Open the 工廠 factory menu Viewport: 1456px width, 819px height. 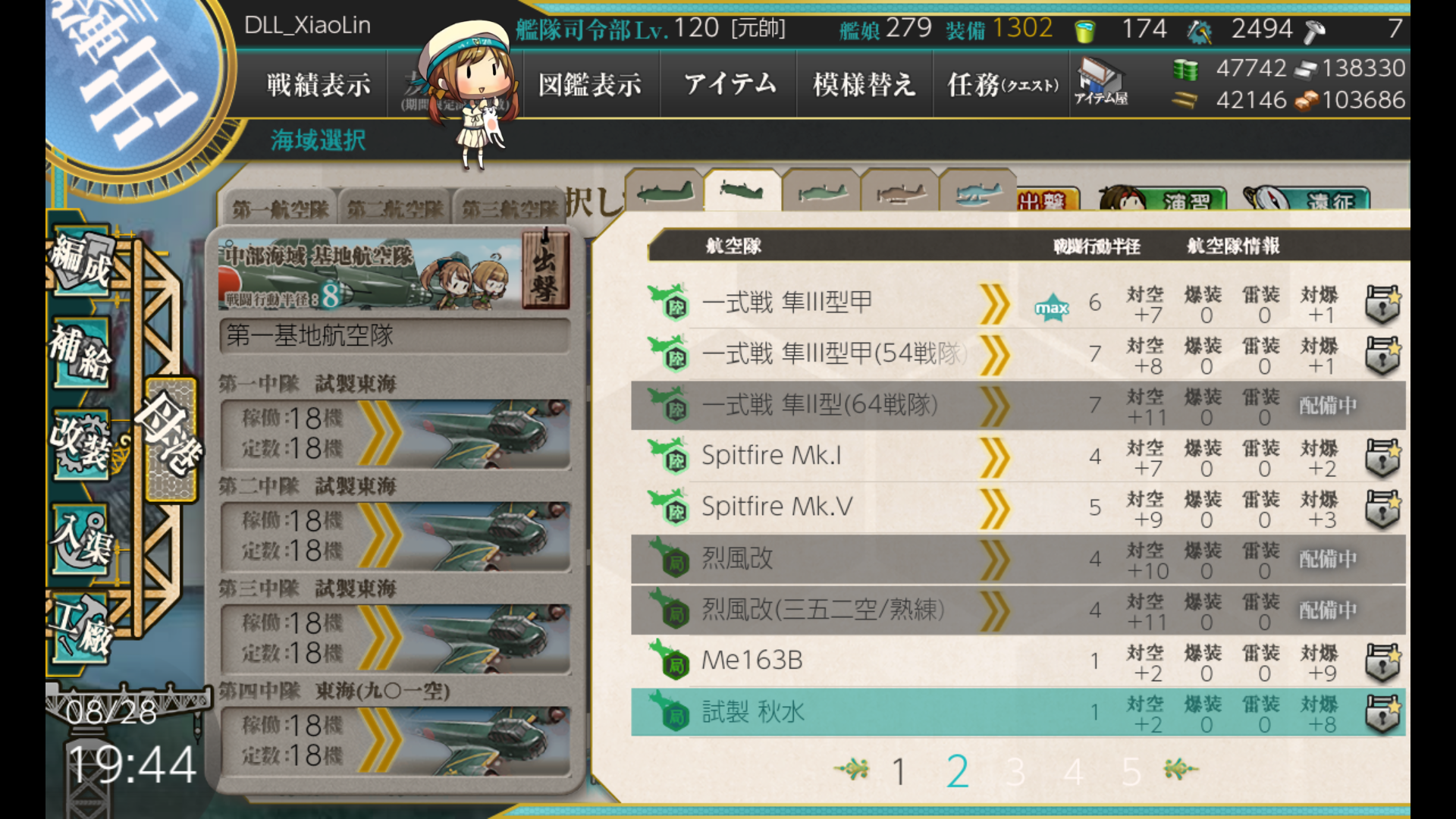tap(81, 629)
